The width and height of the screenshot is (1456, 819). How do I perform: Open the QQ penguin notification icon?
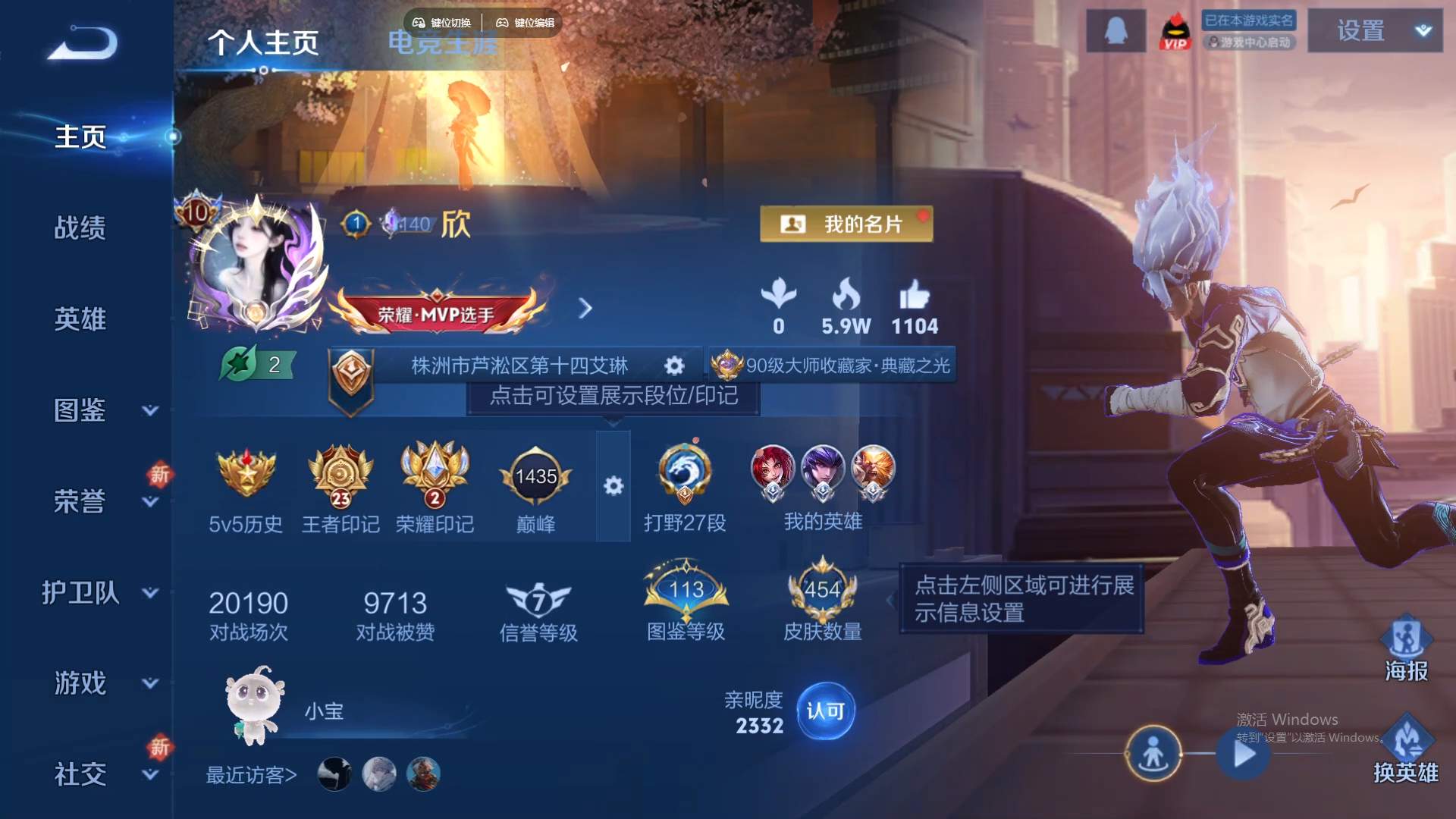click(x=1116, y=30)
